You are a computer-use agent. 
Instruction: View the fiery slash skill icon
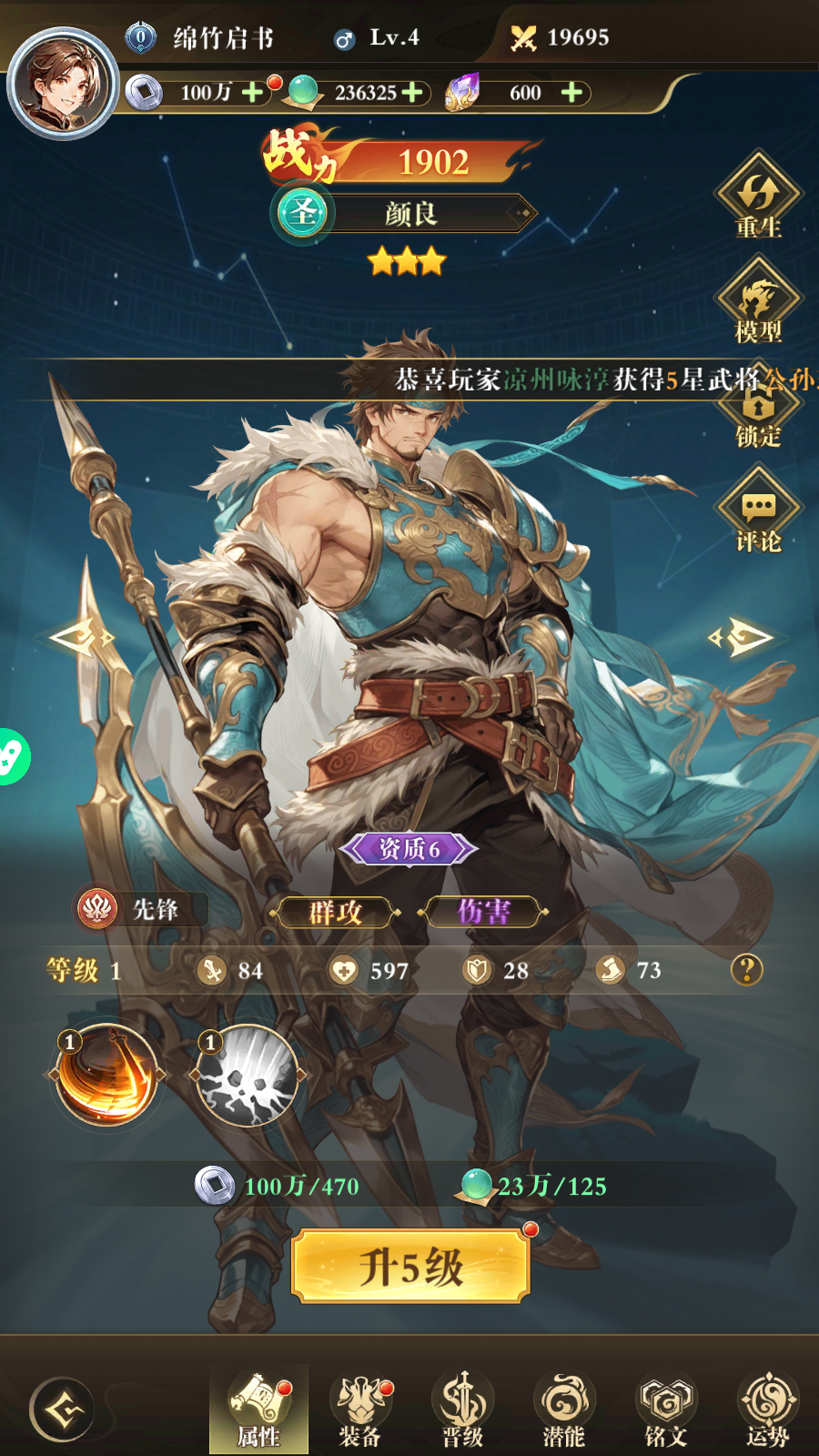(x=106, y=1076)
